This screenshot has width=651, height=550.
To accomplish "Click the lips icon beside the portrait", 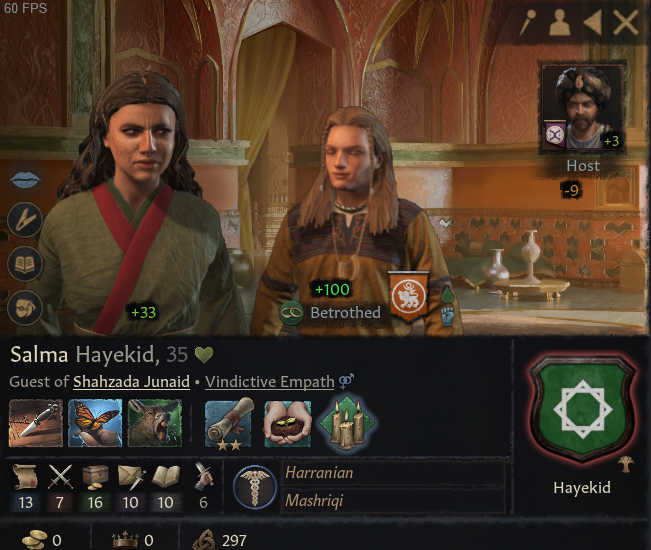I will [x=25, y=180].
